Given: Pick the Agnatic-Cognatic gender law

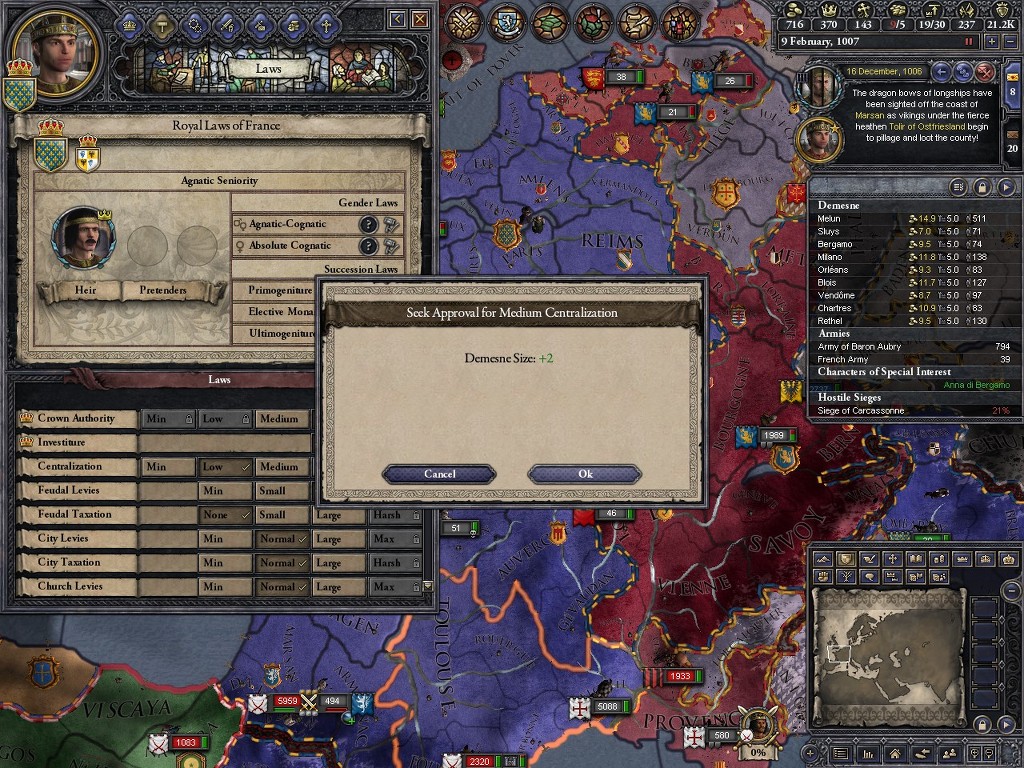Looking at the screenshot, I should click(x=288, y=225).
